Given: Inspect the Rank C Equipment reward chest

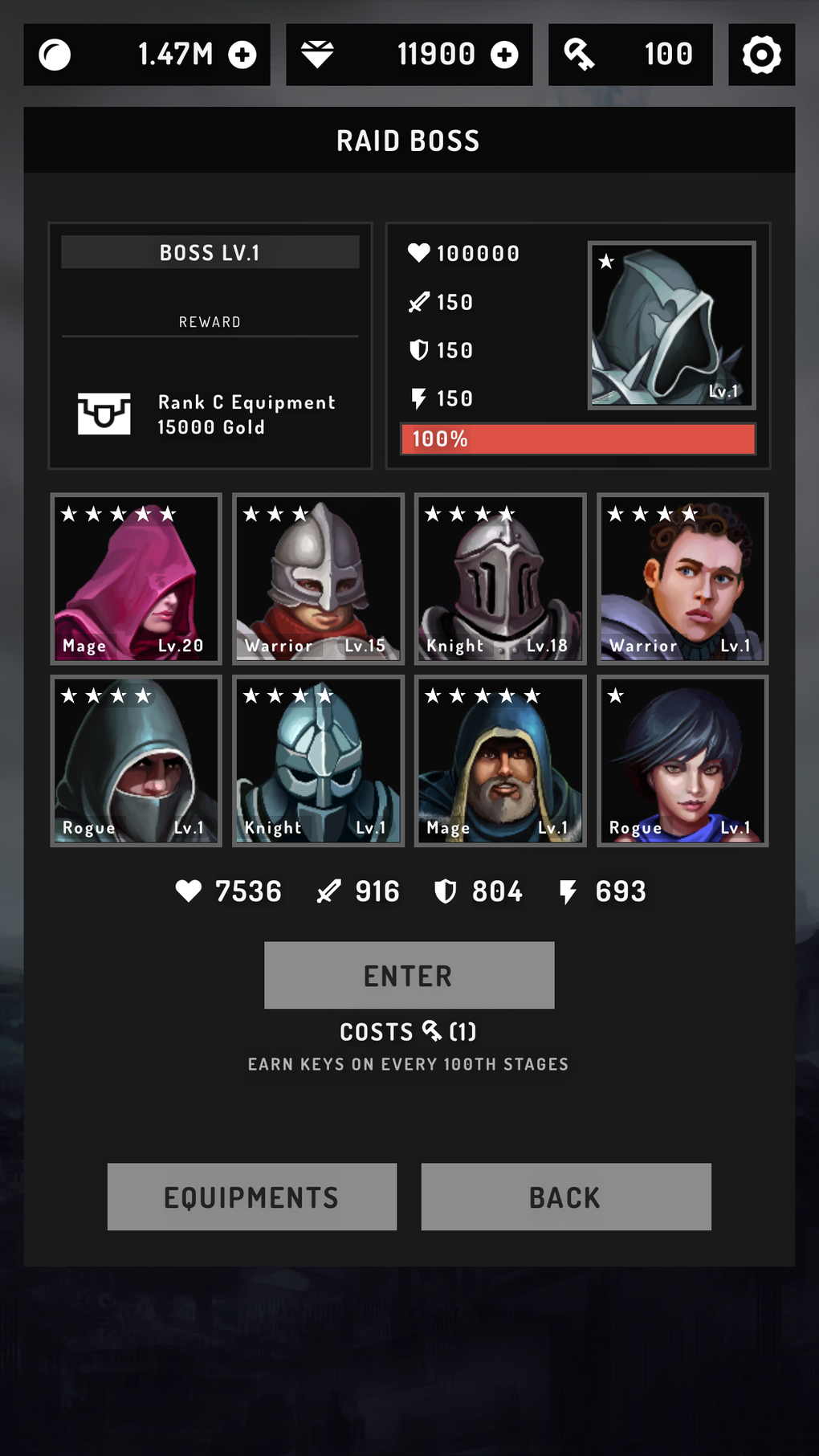Looking at the screenshot, I should 104,414.
